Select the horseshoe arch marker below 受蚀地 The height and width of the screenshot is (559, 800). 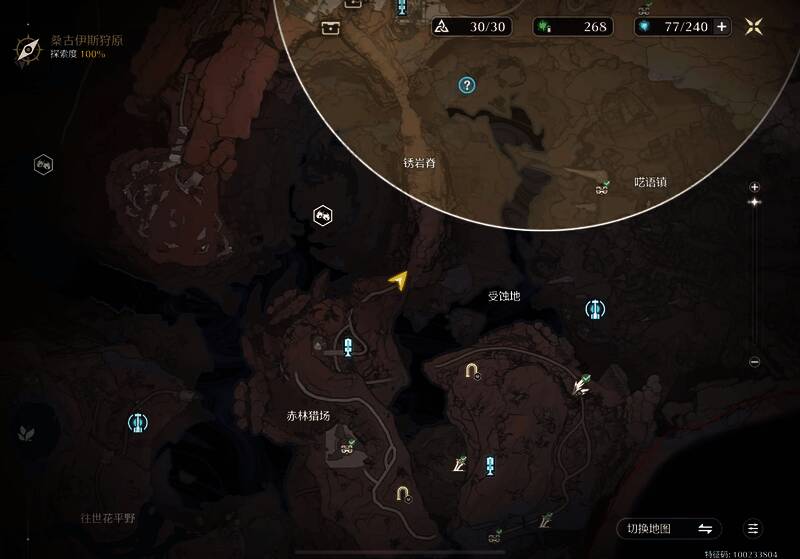(471, 372)
